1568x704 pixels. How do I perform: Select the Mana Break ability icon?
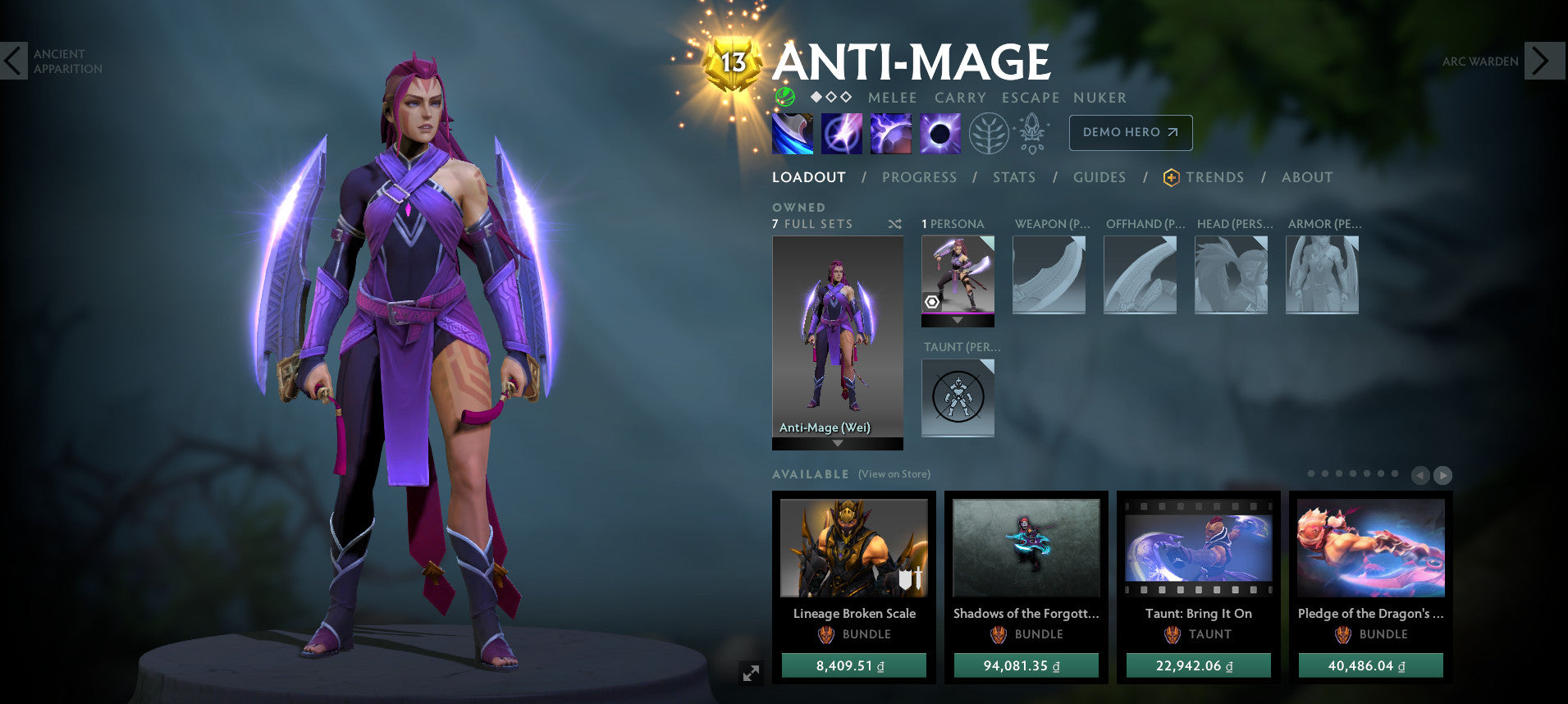click(x=791, y=133)
